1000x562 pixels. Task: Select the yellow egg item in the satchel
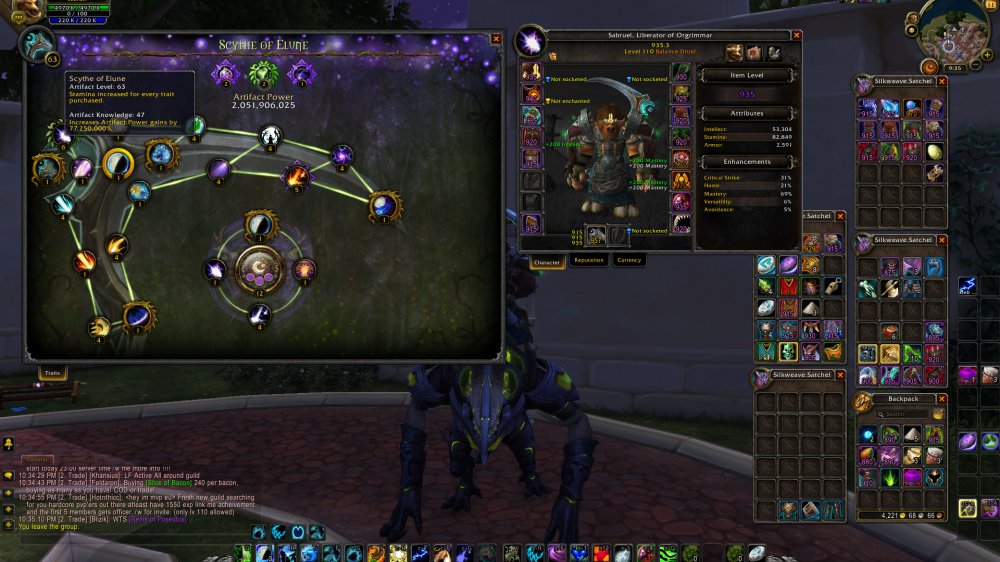click(x=935, y=152)
